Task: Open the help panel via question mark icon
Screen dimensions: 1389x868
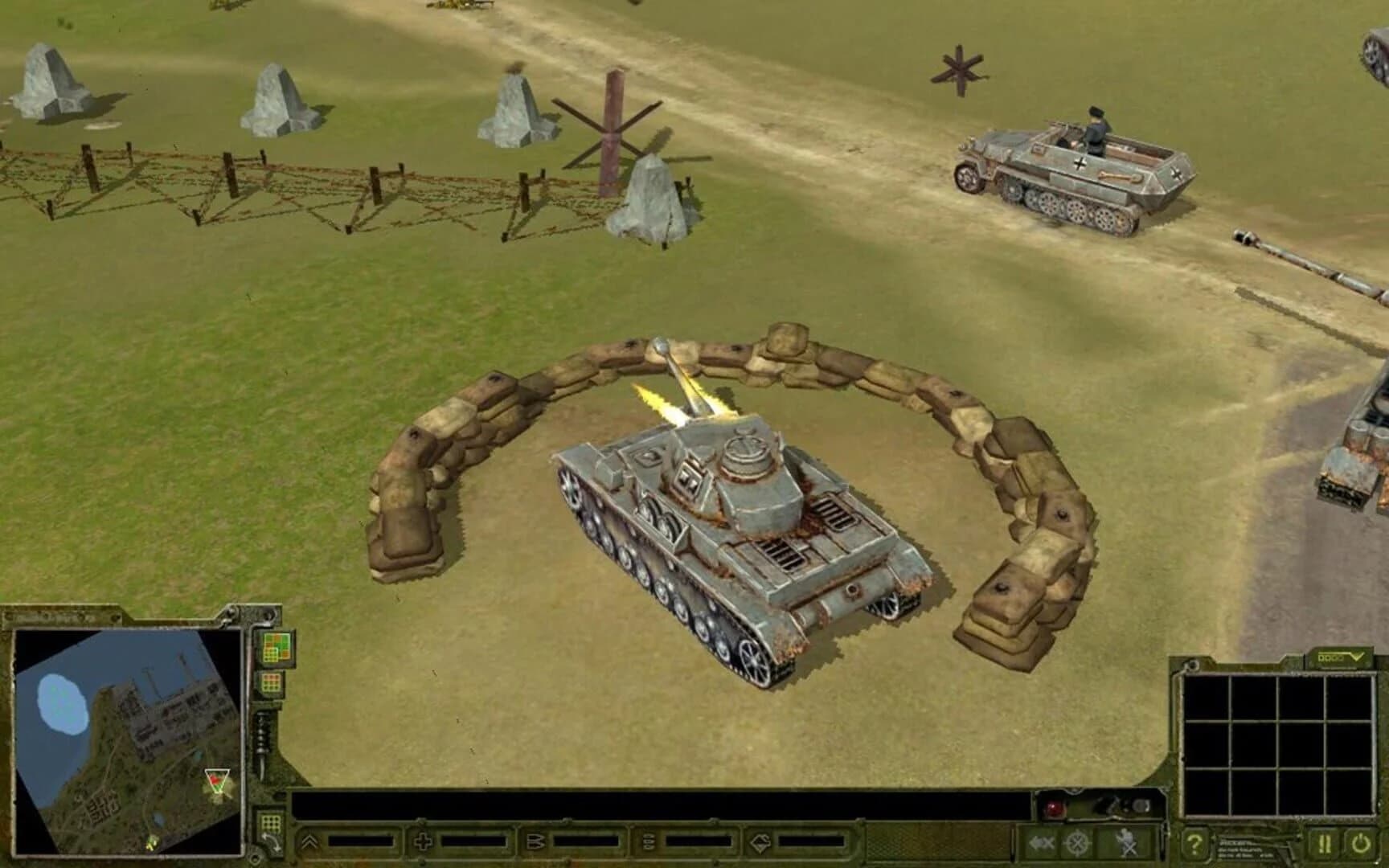Action: (1194, 845)
